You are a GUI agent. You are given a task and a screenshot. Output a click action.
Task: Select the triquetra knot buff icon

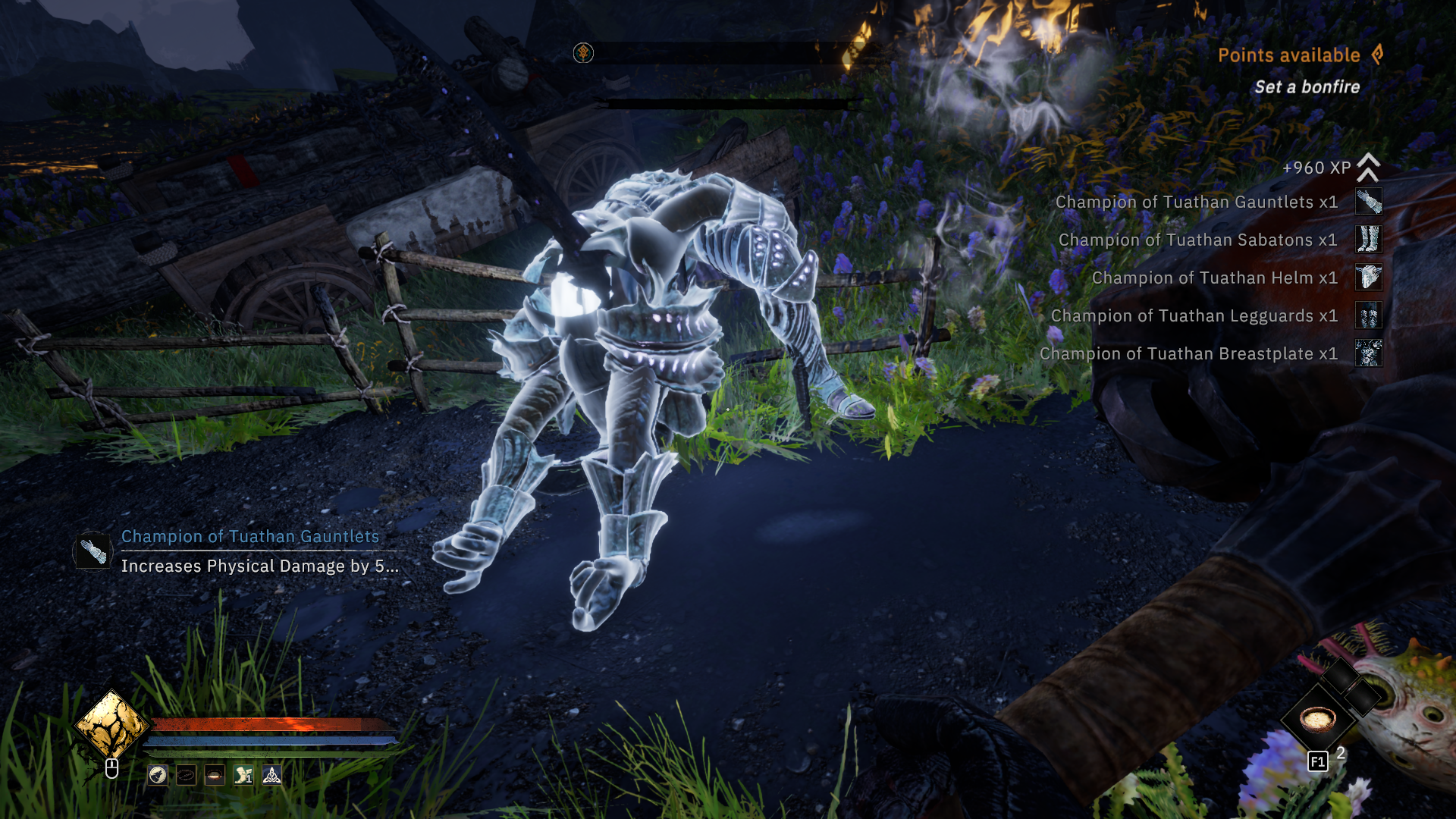coord(271,775)
